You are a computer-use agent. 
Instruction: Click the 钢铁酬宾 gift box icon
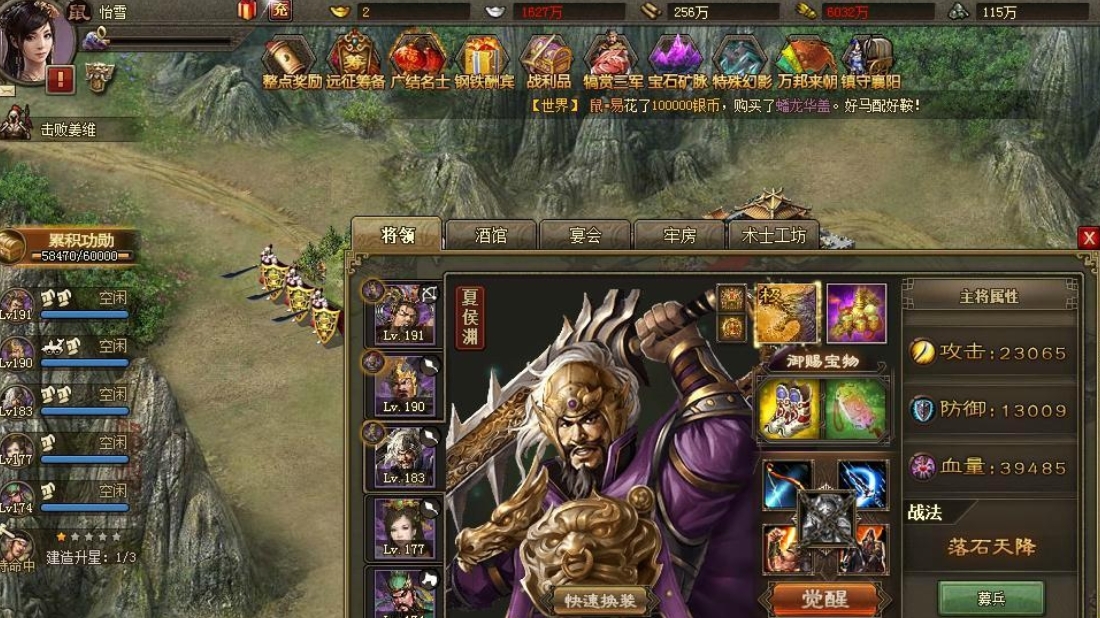click(x=482, y=62)
